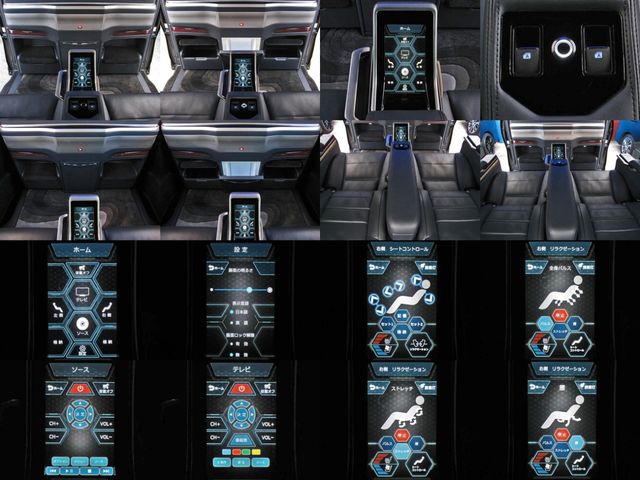640x480 pixels.
Task: Lower volume with VOL− on テレビ panel
Action: [265, 435]
